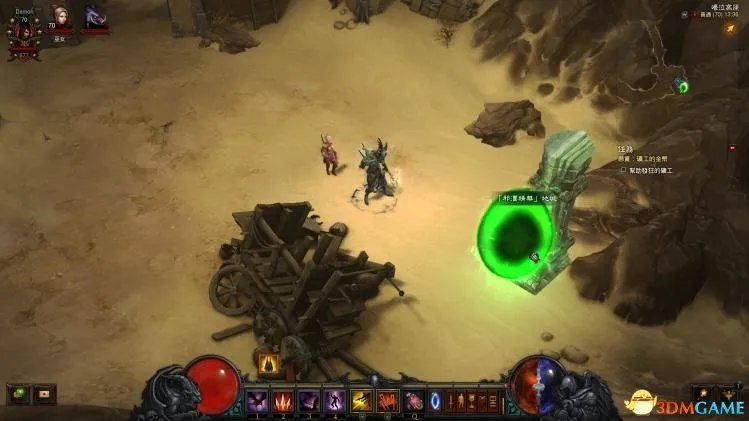The width and height of the screenshot is (749, 421).
Task: Open the green icon button in corner
Action: coord(18,394)
